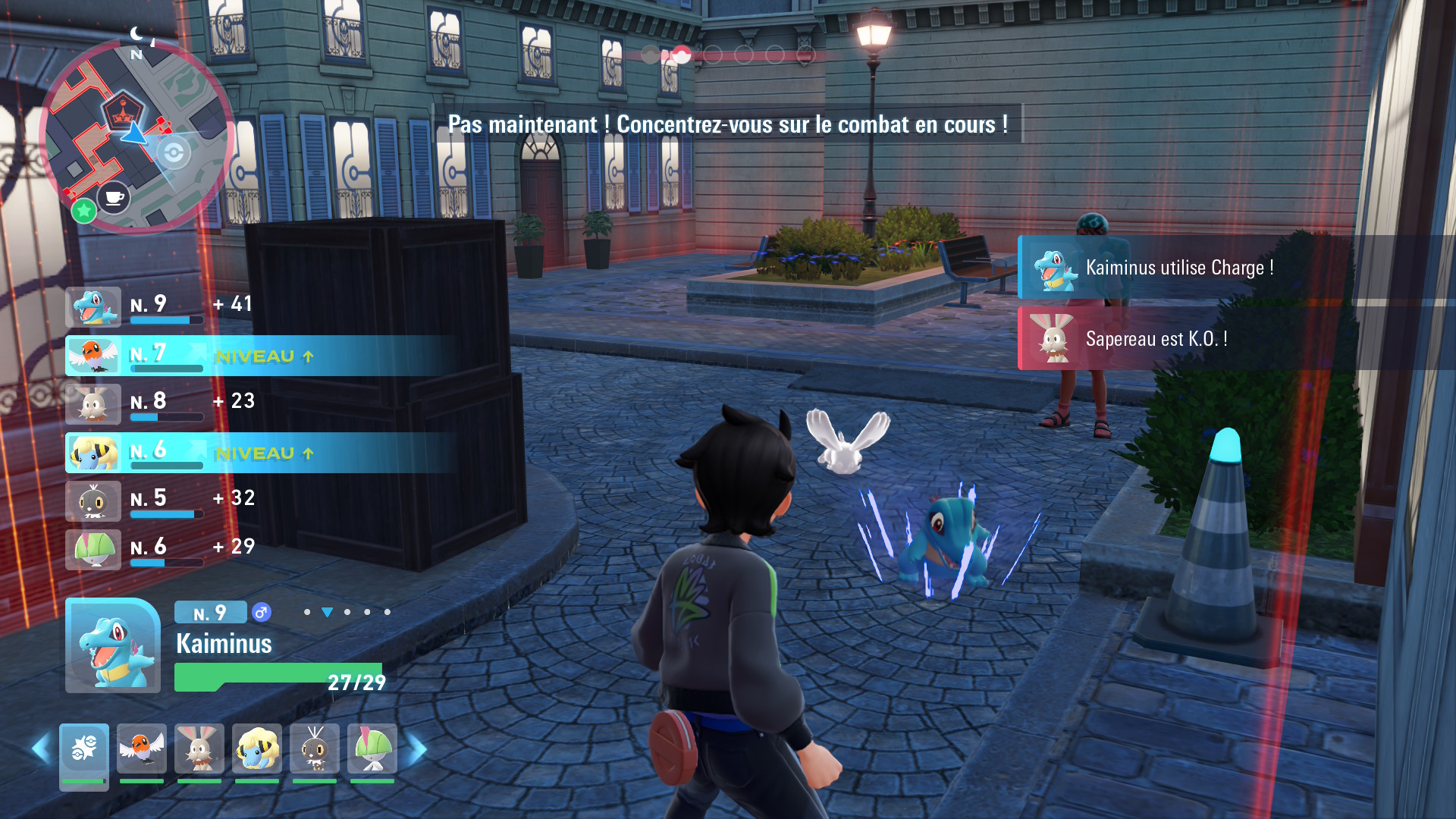
Task: Select Tarsal in the bottom party bar
Action: coord(372,748)
